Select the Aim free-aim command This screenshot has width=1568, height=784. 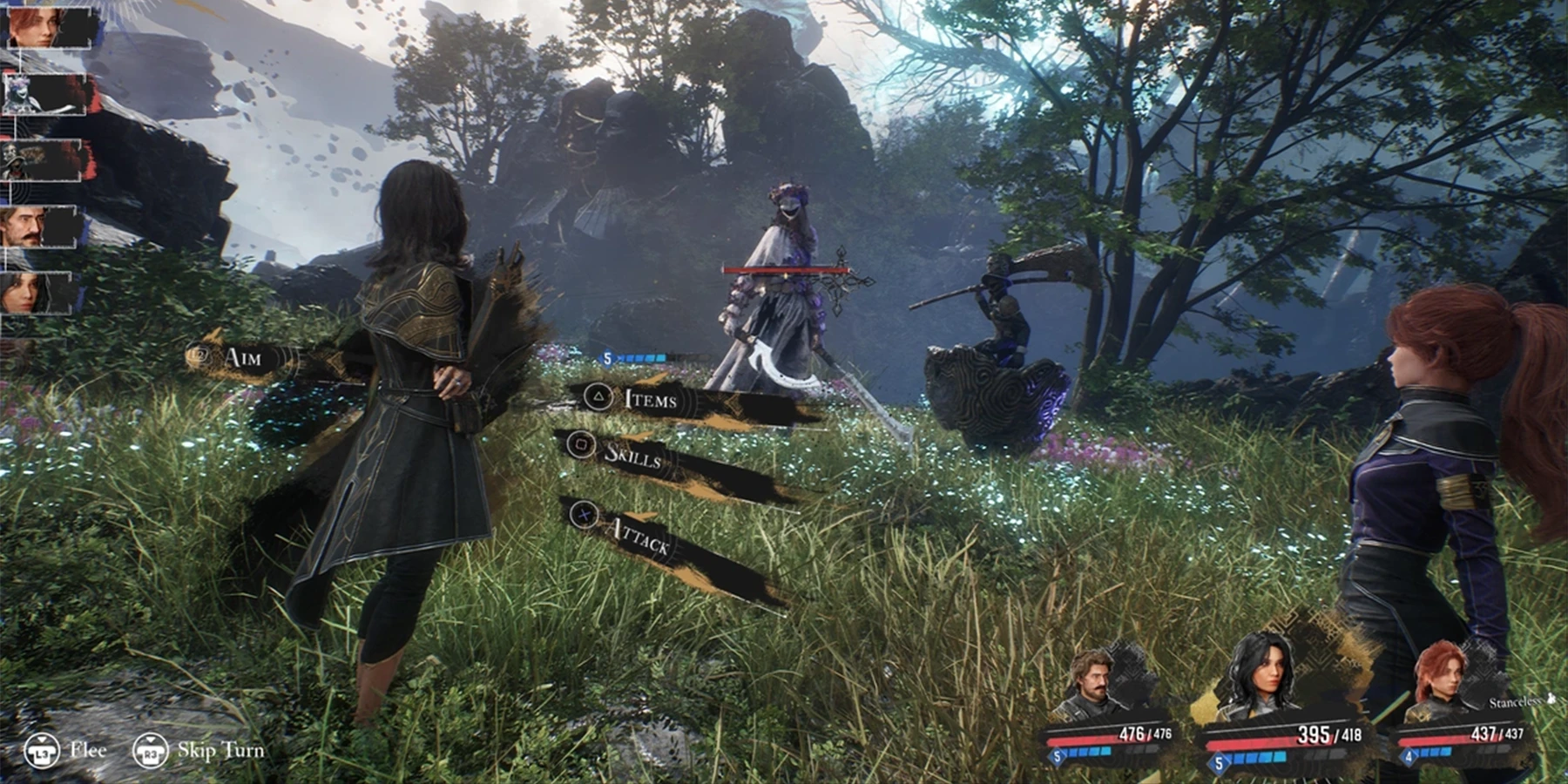click(x=241, y=357)
